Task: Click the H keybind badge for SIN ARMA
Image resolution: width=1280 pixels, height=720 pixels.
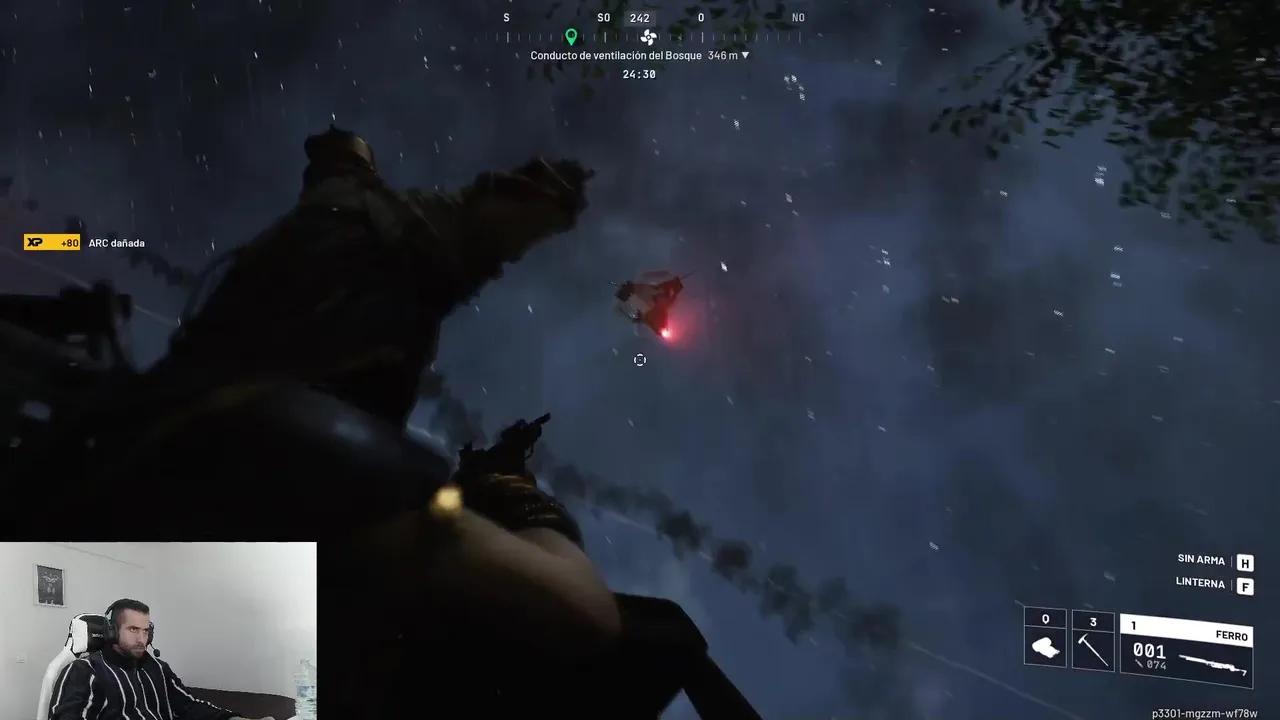Action: pos(1244,561)
